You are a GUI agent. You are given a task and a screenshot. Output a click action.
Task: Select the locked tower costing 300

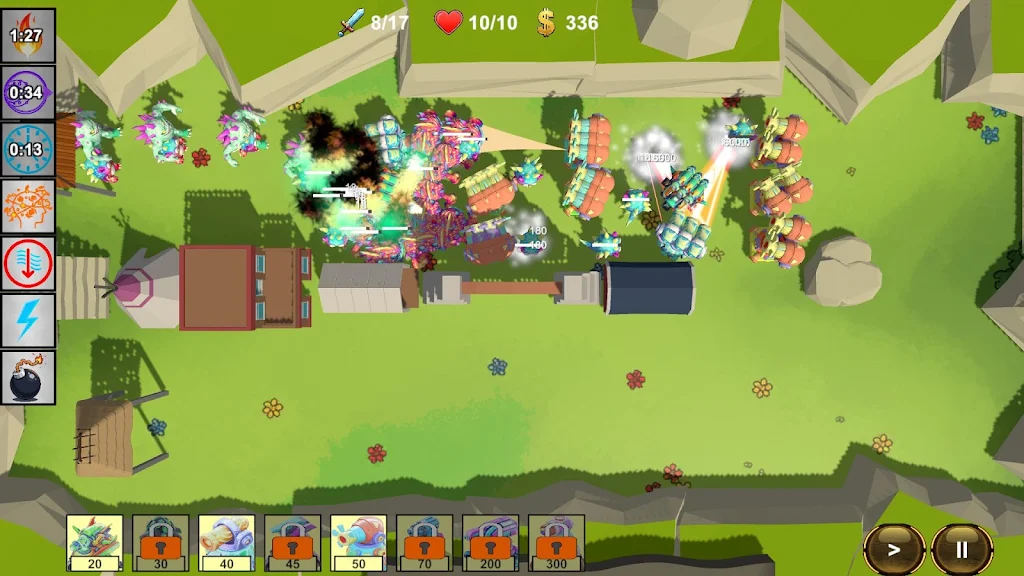click(x=557, y=543)
